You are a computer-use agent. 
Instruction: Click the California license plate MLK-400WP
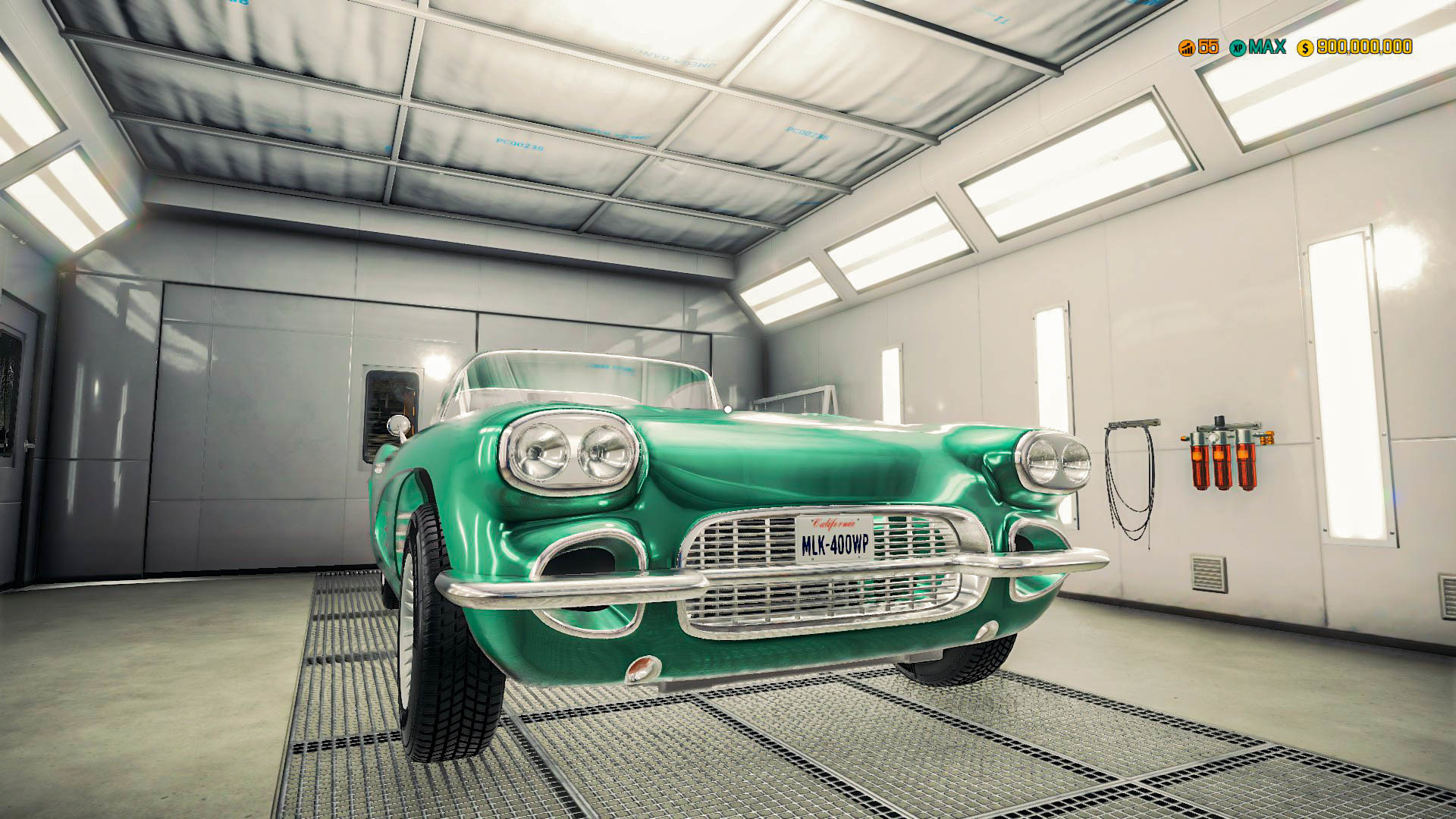[x=836, y=535]
